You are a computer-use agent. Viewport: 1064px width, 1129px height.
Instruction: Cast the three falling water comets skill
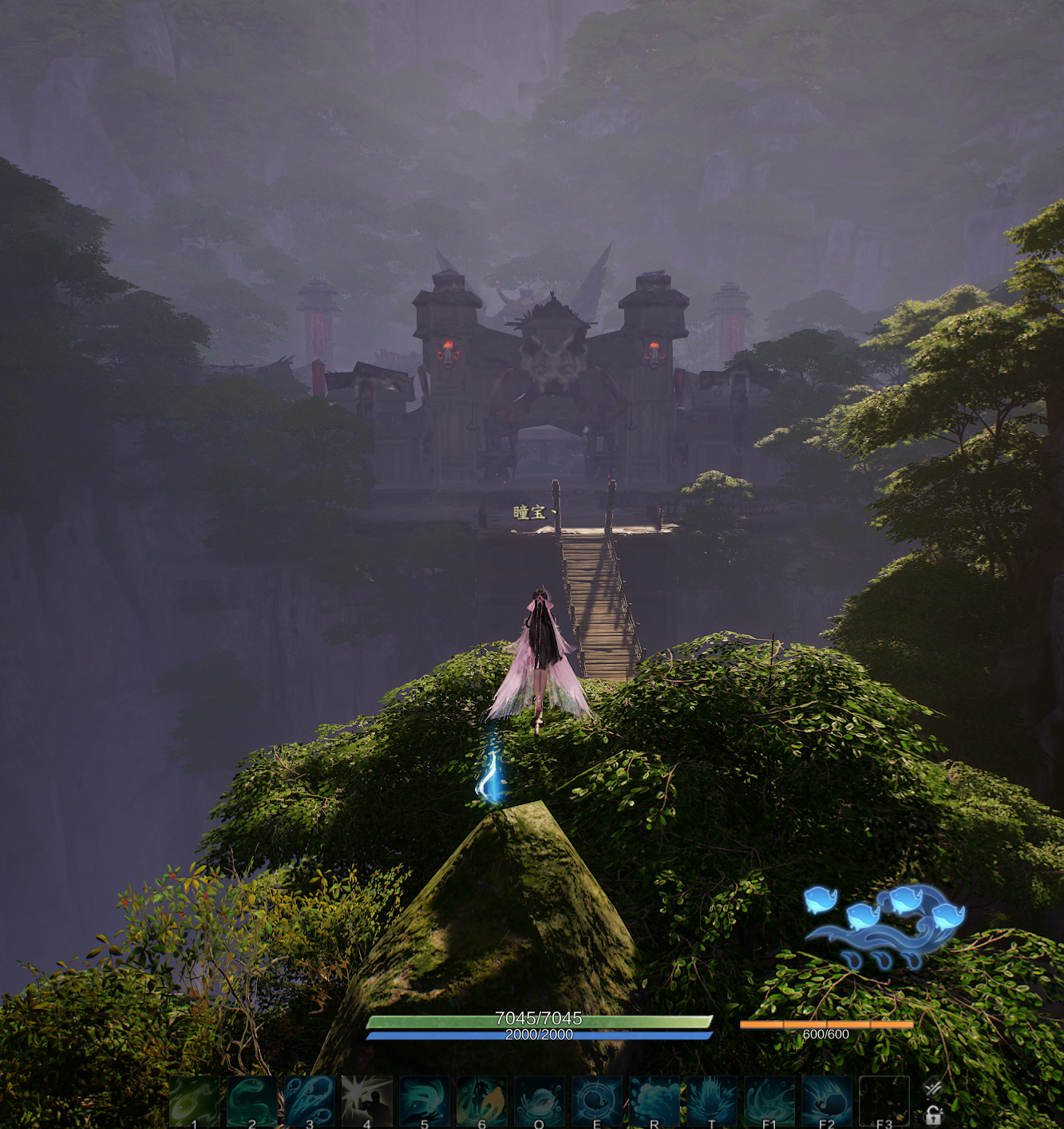click(x=309, y=1102)
